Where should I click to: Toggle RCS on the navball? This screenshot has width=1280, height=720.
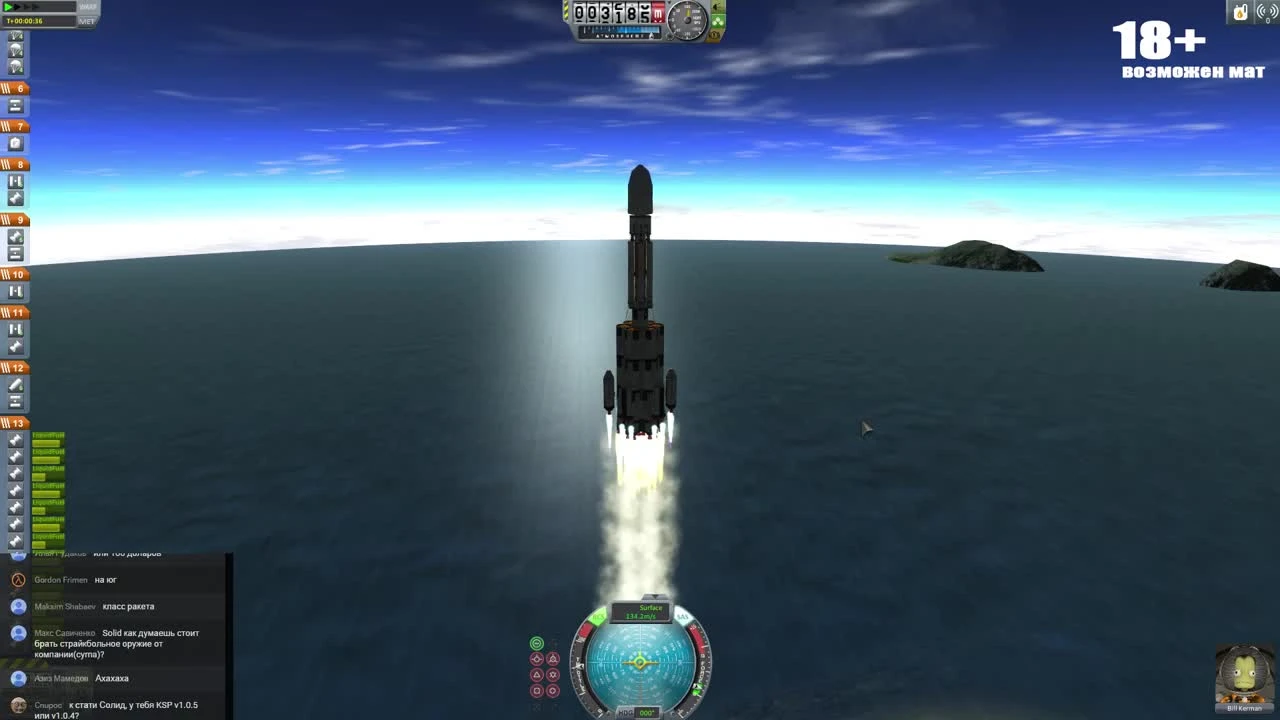pos(598,616)
